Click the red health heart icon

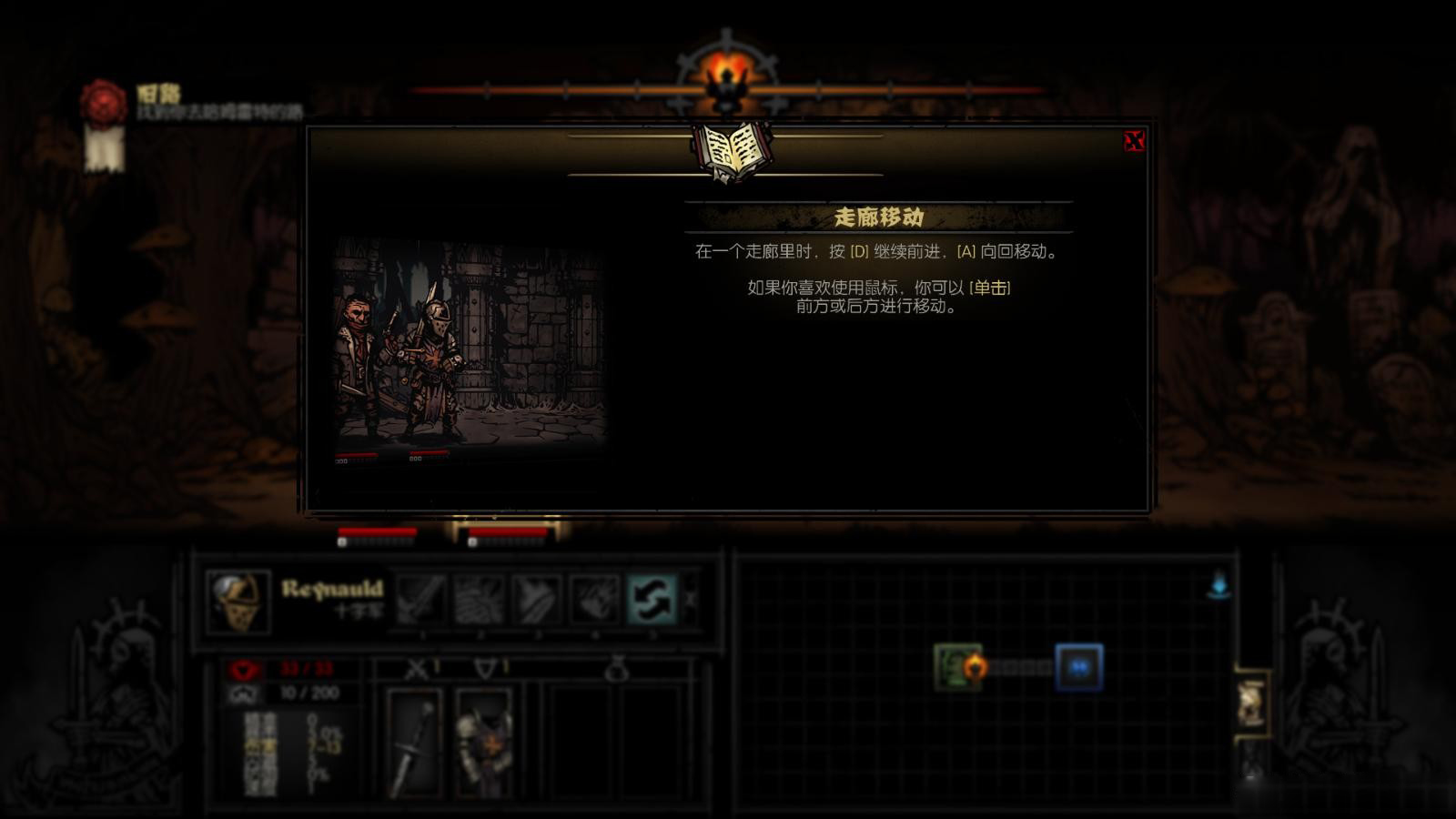click(x=241, y=672)
